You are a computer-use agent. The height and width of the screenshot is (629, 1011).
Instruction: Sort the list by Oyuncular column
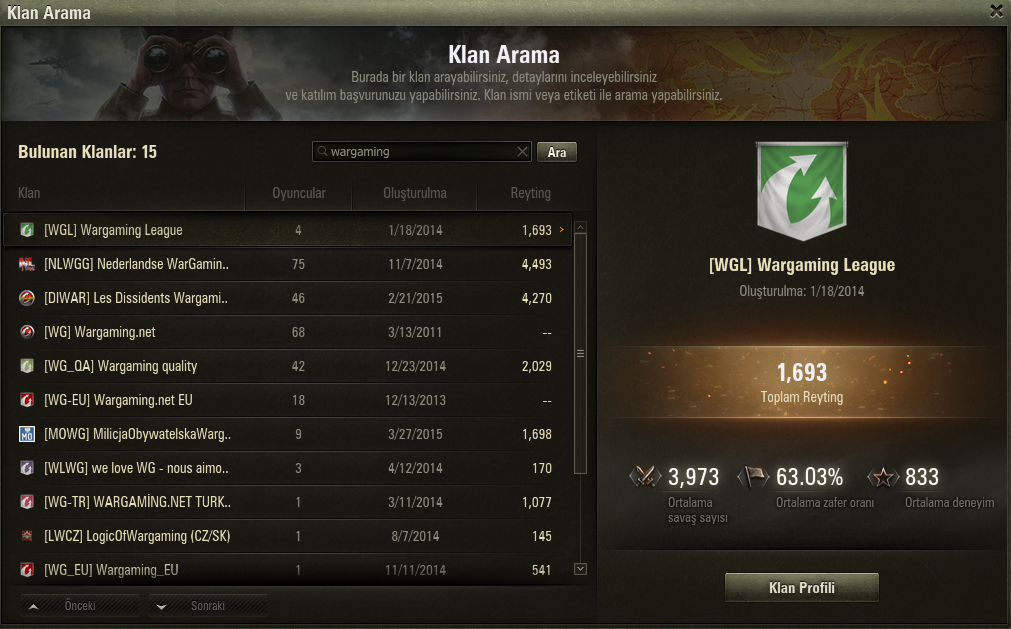click(x=298, y=193)
